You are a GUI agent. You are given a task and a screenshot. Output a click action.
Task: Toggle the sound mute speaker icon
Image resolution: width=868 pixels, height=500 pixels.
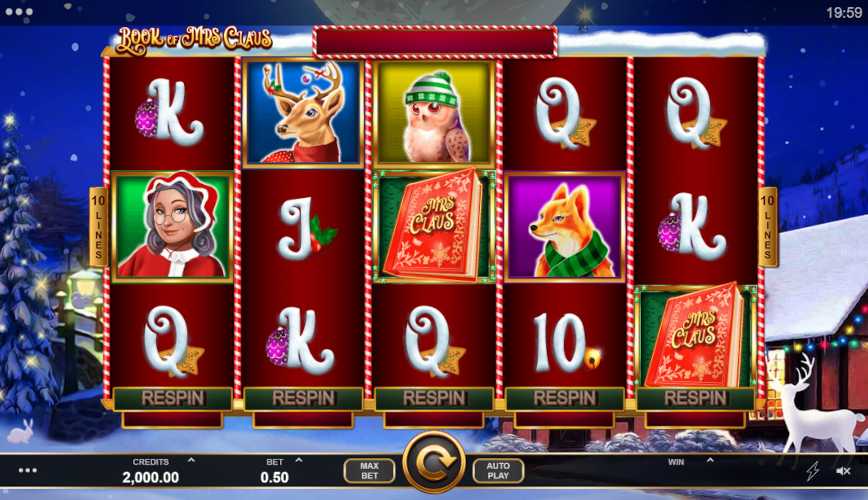(843, 471)
